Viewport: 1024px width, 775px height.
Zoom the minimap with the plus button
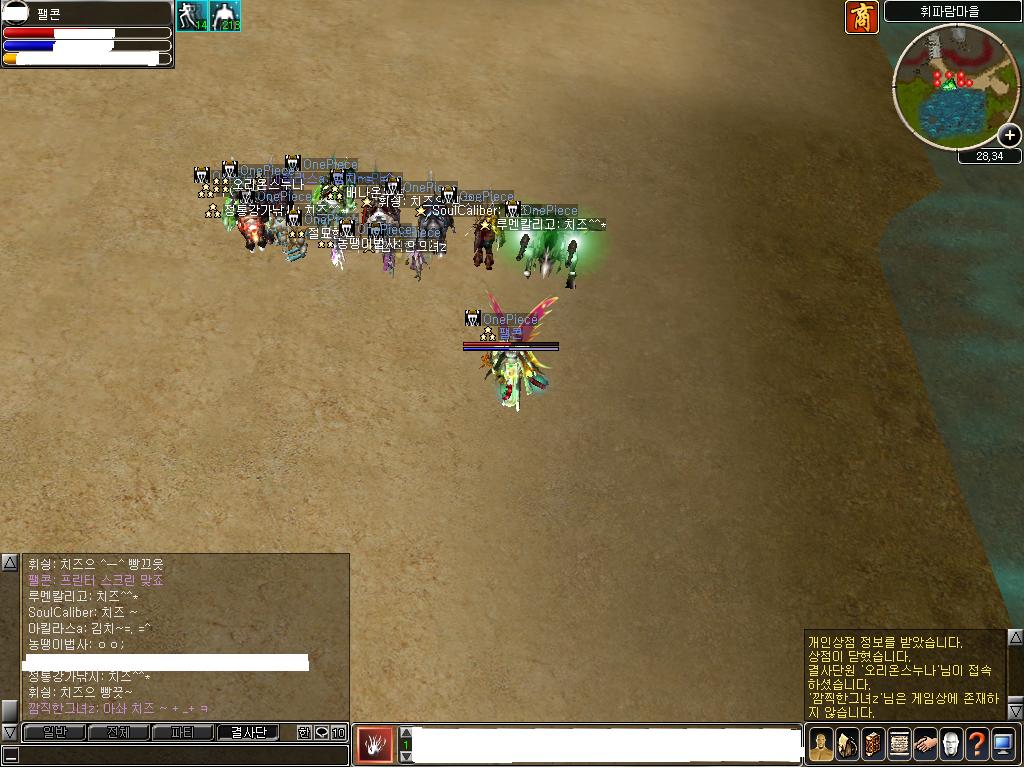pyautogui.click(x=1010, y=135)
